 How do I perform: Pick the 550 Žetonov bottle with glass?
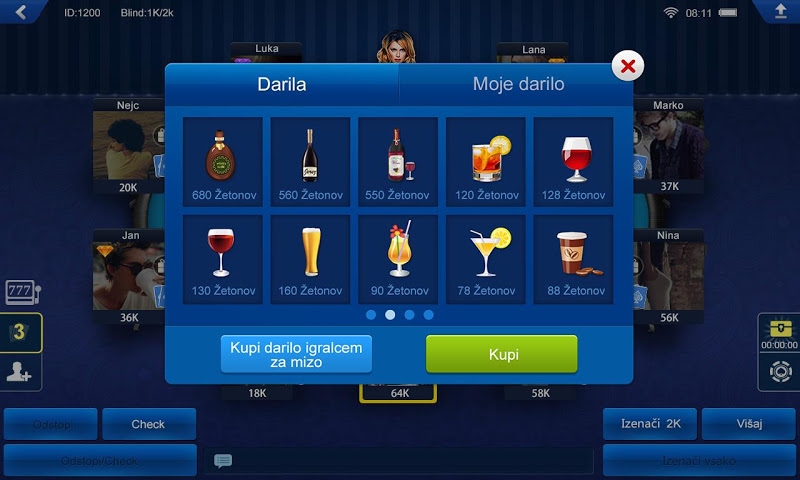point(398,161)
